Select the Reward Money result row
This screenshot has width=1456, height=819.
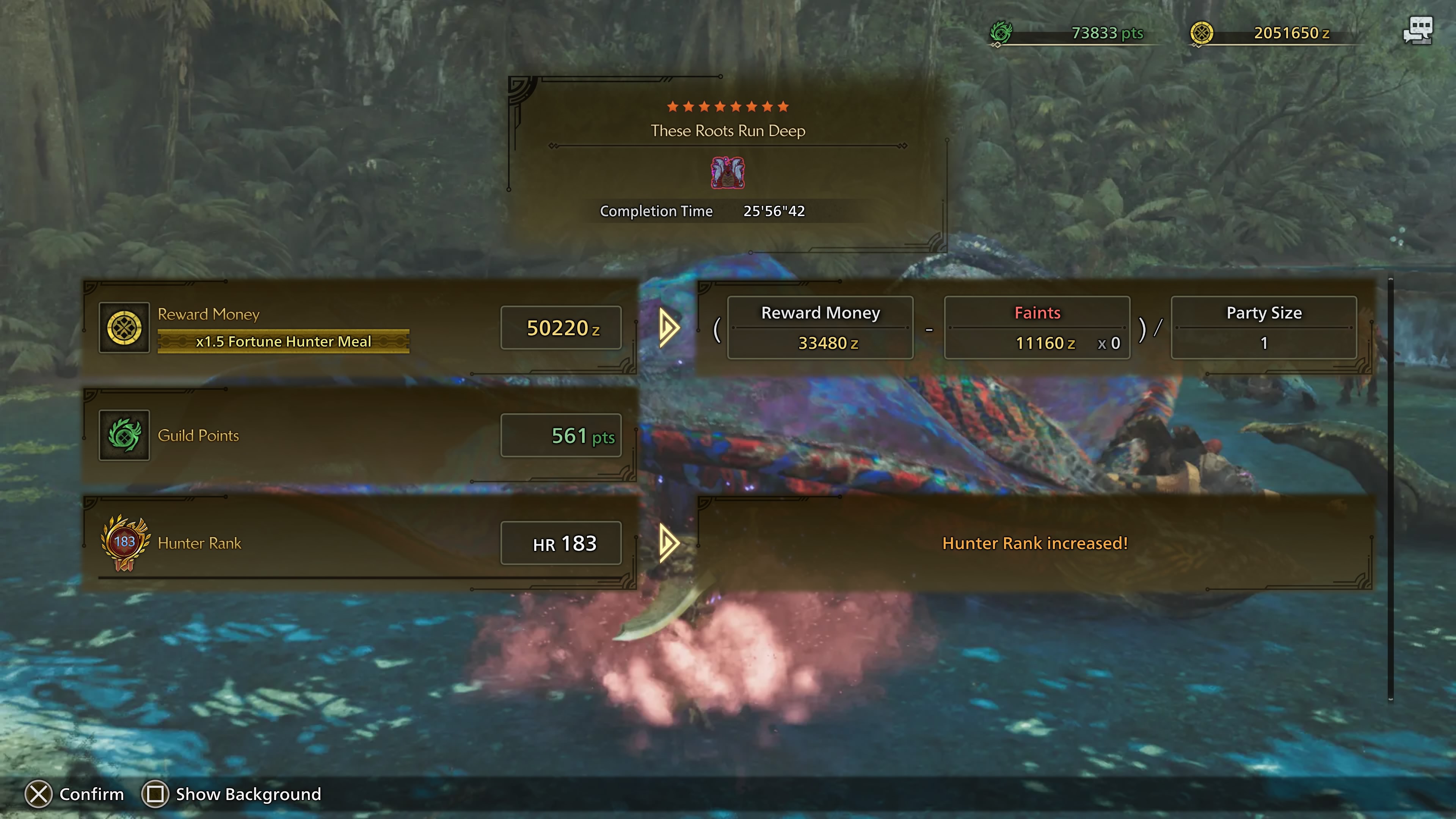360,328
